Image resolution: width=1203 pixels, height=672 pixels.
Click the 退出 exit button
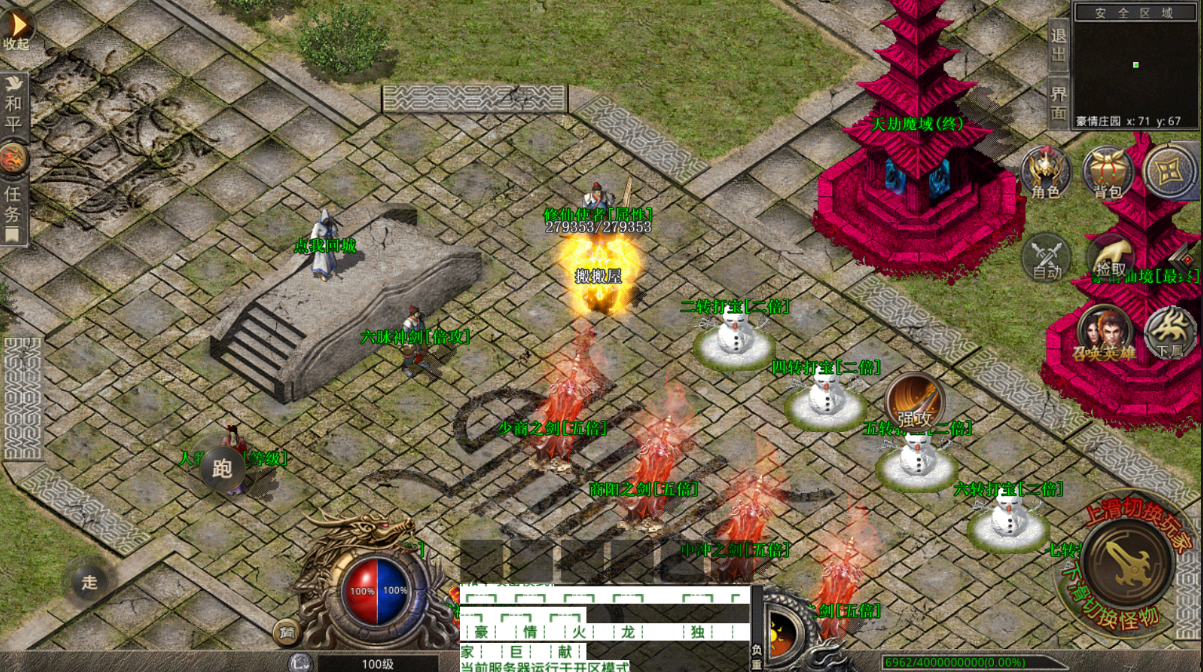(x=1059, y=44)
